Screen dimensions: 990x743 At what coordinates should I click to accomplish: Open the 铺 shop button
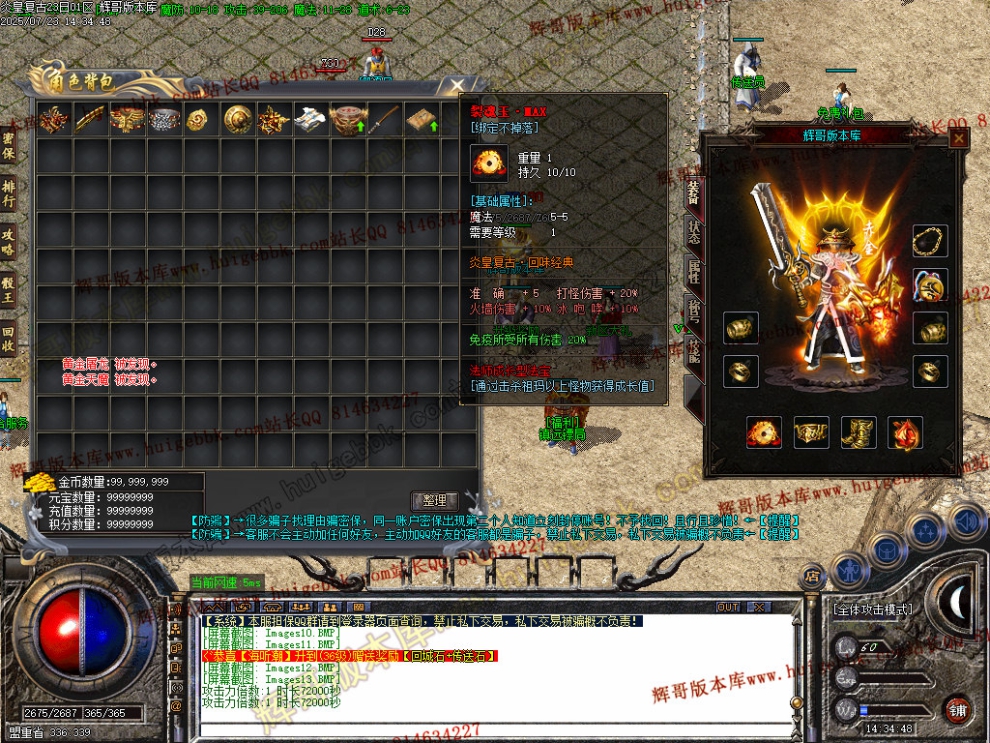[958, 709]
